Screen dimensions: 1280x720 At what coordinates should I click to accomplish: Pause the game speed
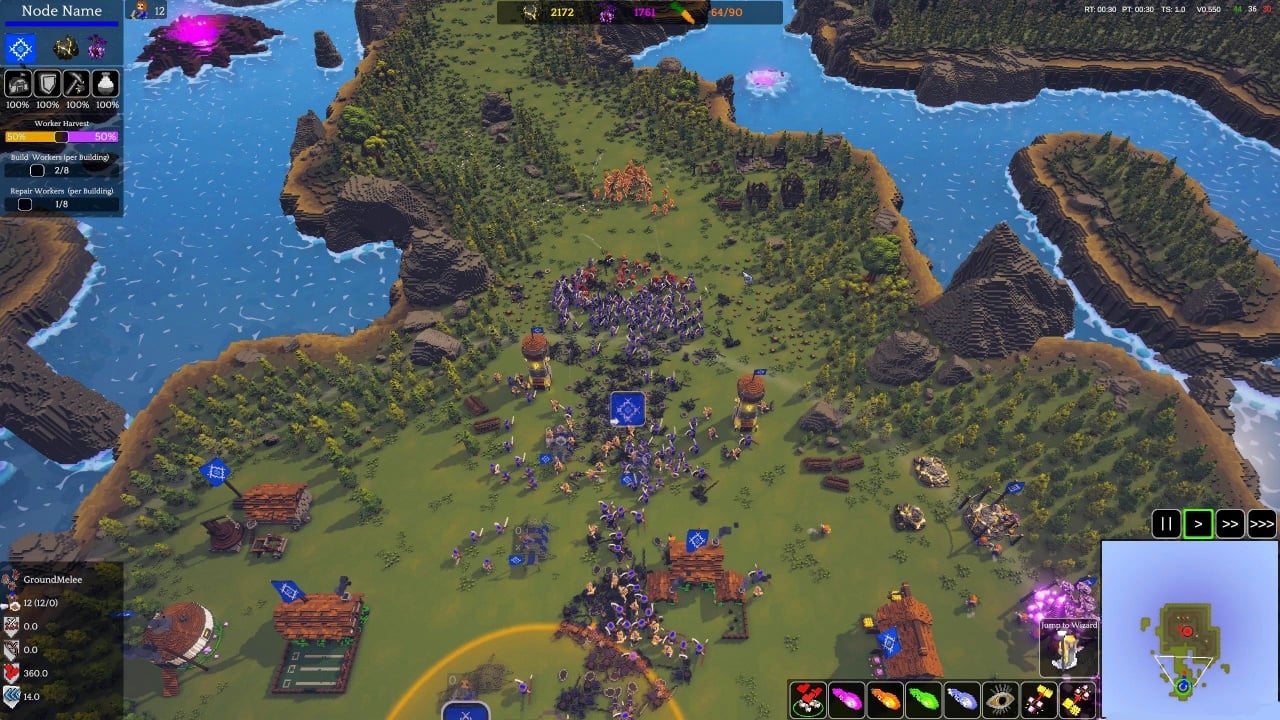pyautogui.click(x=1166, y=523)
